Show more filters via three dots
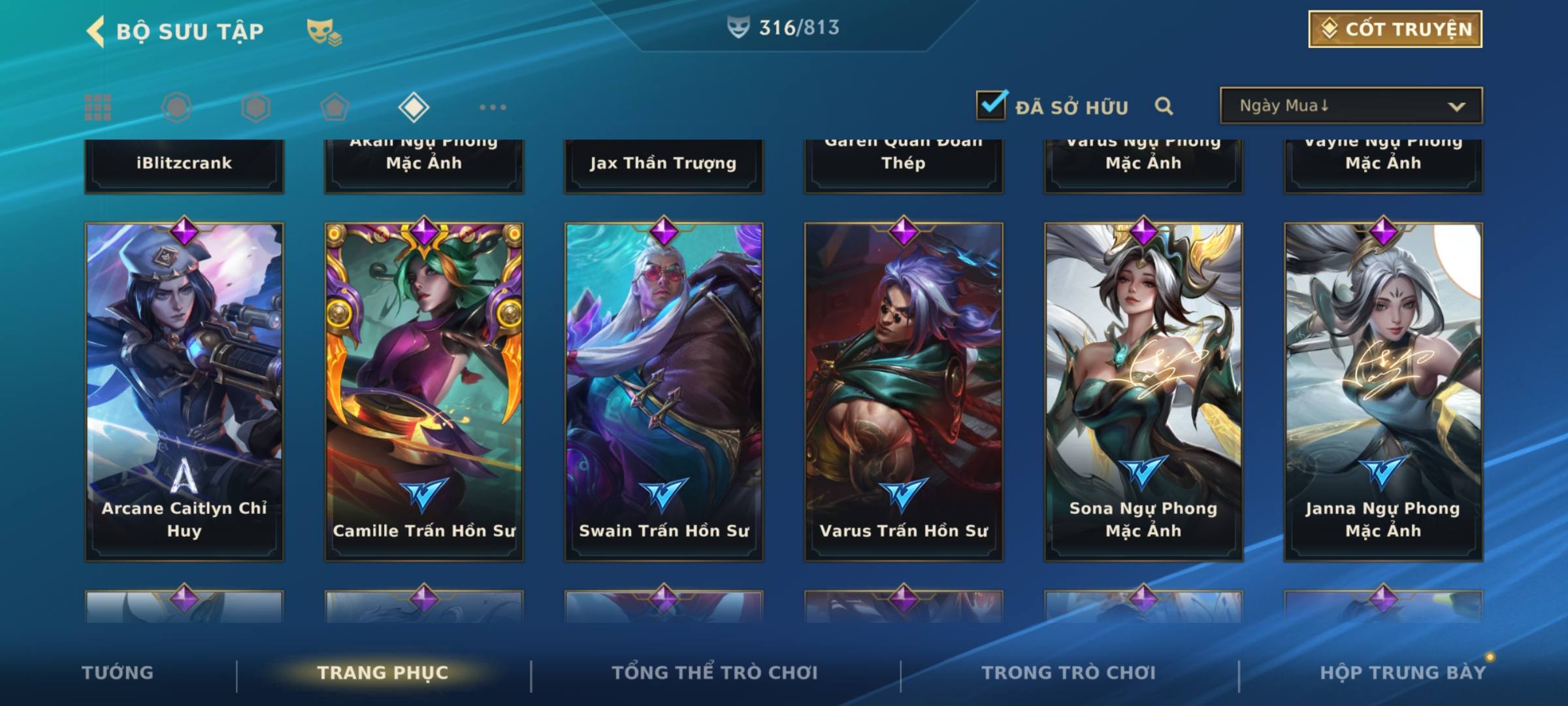The width and height of the screenshot is (1568, 706). tap(493, 107)
